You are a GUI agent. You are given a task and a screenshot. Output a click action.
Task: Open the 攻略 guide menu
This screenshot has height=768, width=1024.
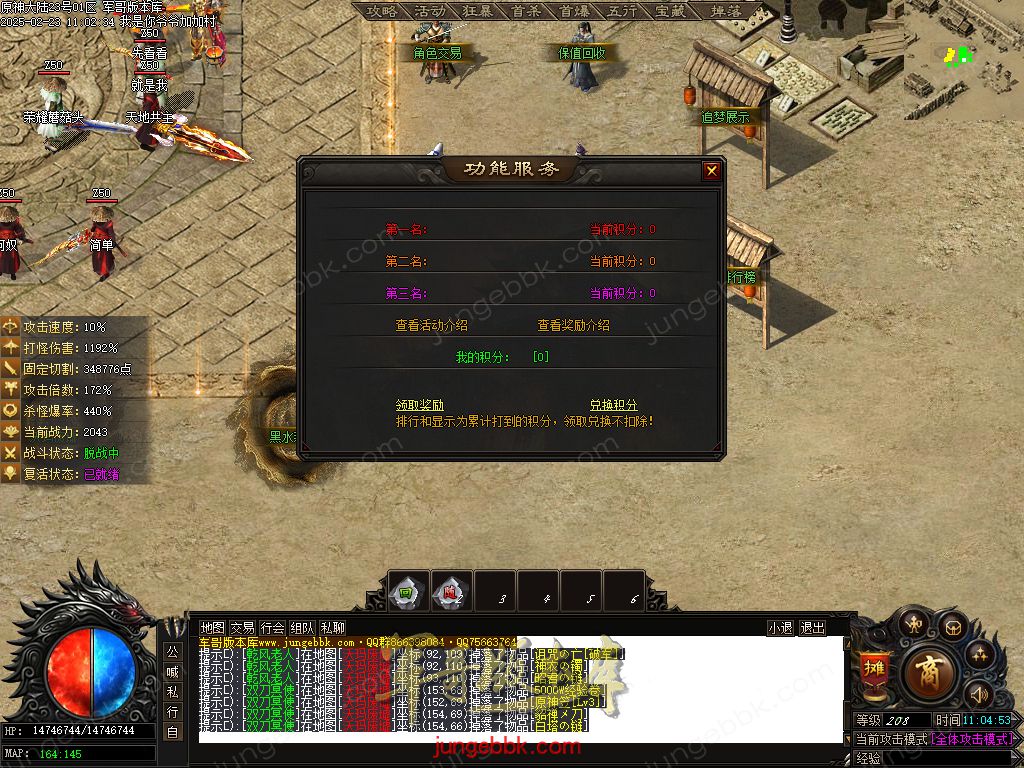[382, 11]
